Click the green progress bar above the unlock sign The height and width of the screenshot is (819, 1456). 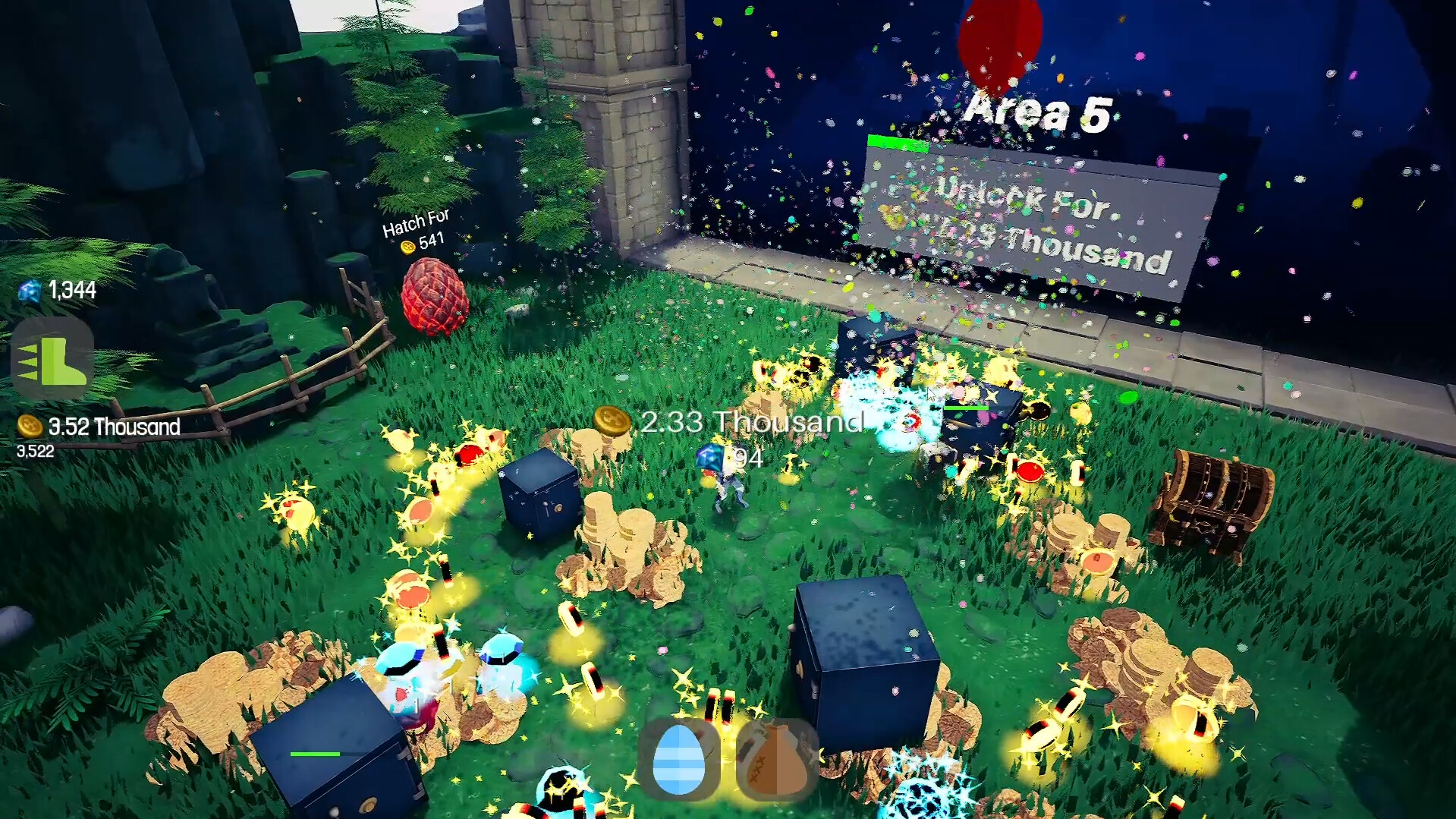(898, 142)
